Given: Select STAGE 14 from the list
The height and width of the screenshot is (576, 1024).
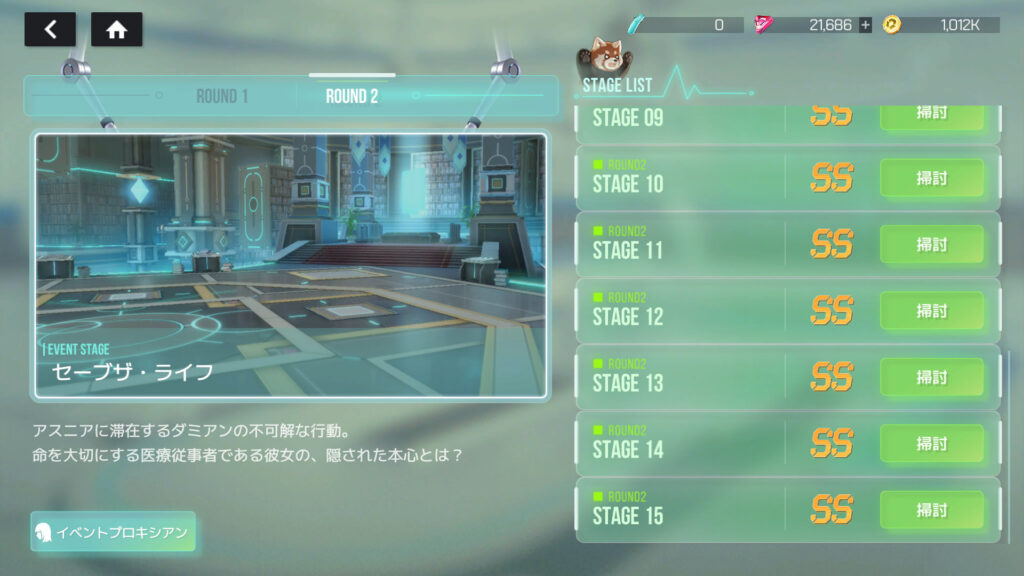Looking at the screenshot, I should click(680, 443).
